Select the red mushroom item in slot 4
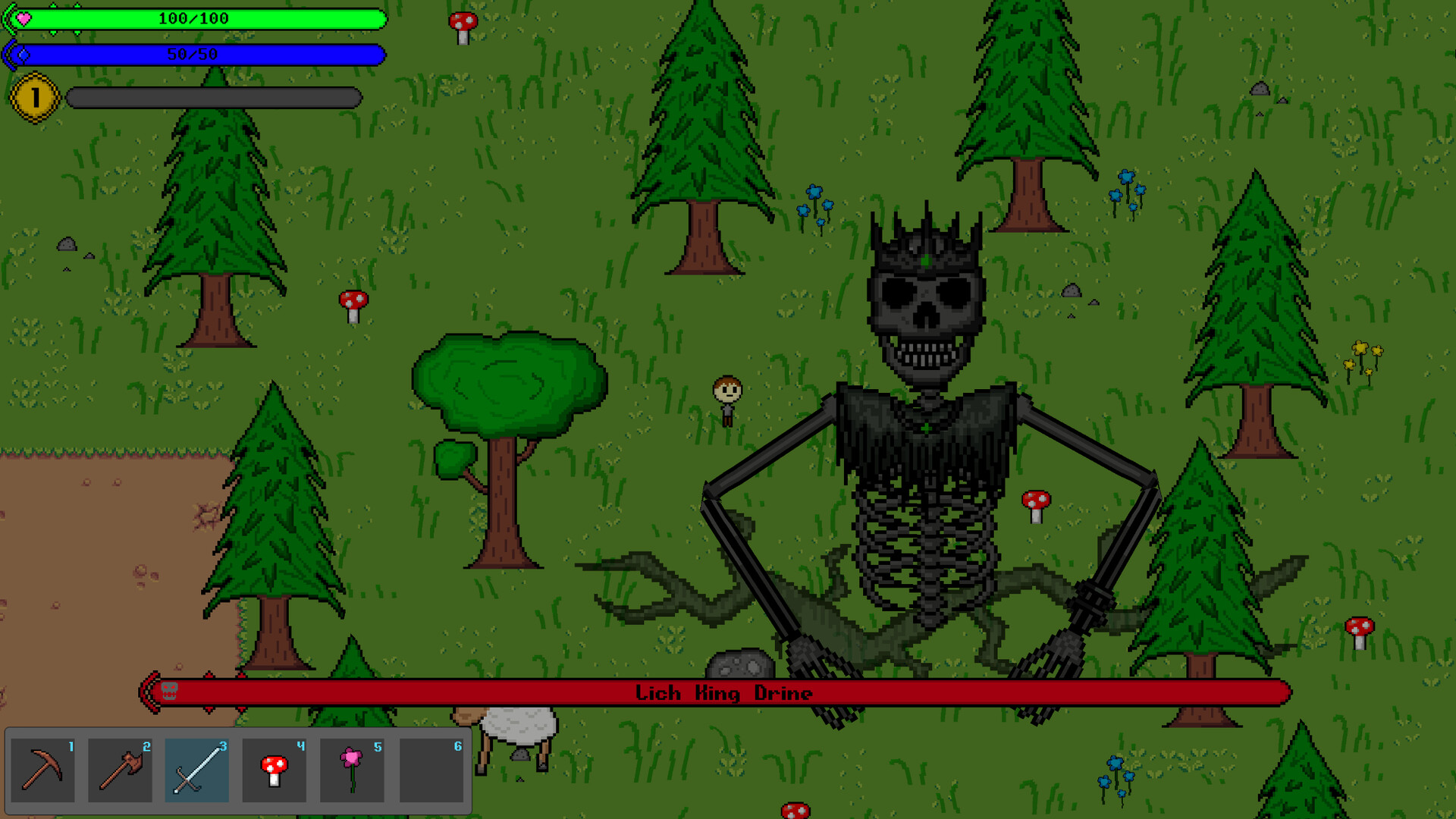 276,770
